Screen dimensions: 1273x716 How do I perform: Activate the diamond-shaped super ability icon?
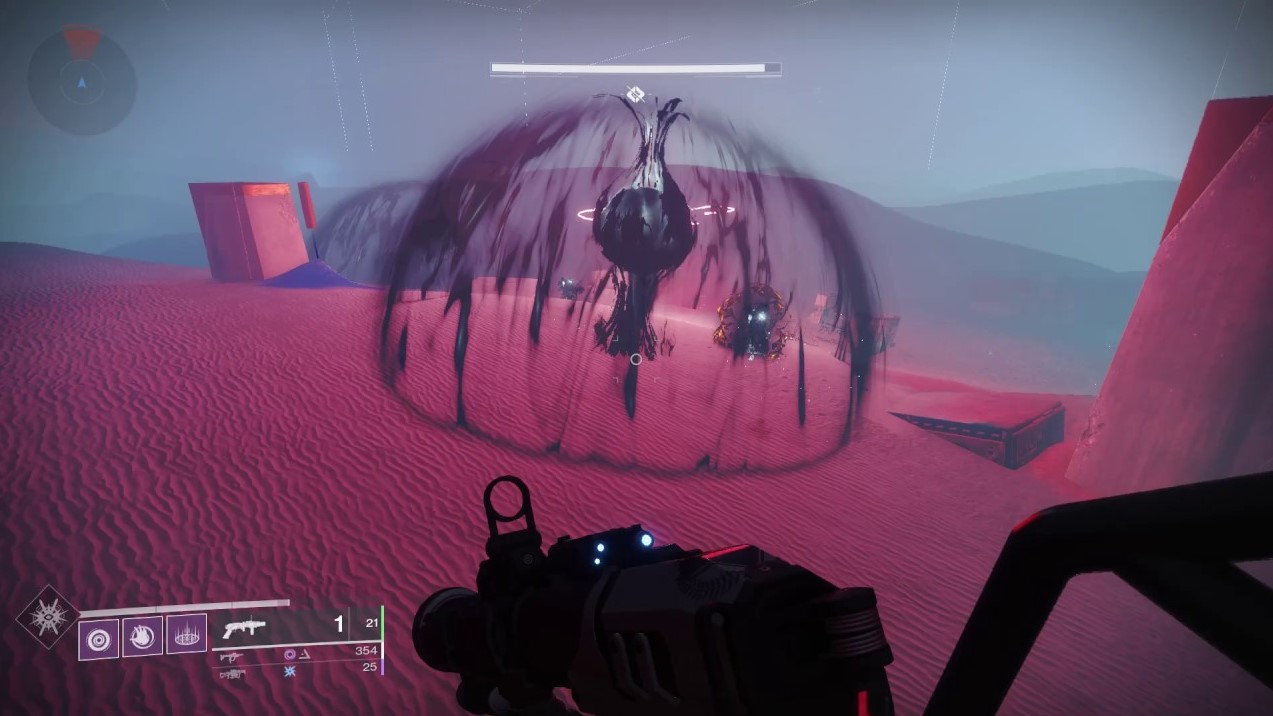(45, 616)
